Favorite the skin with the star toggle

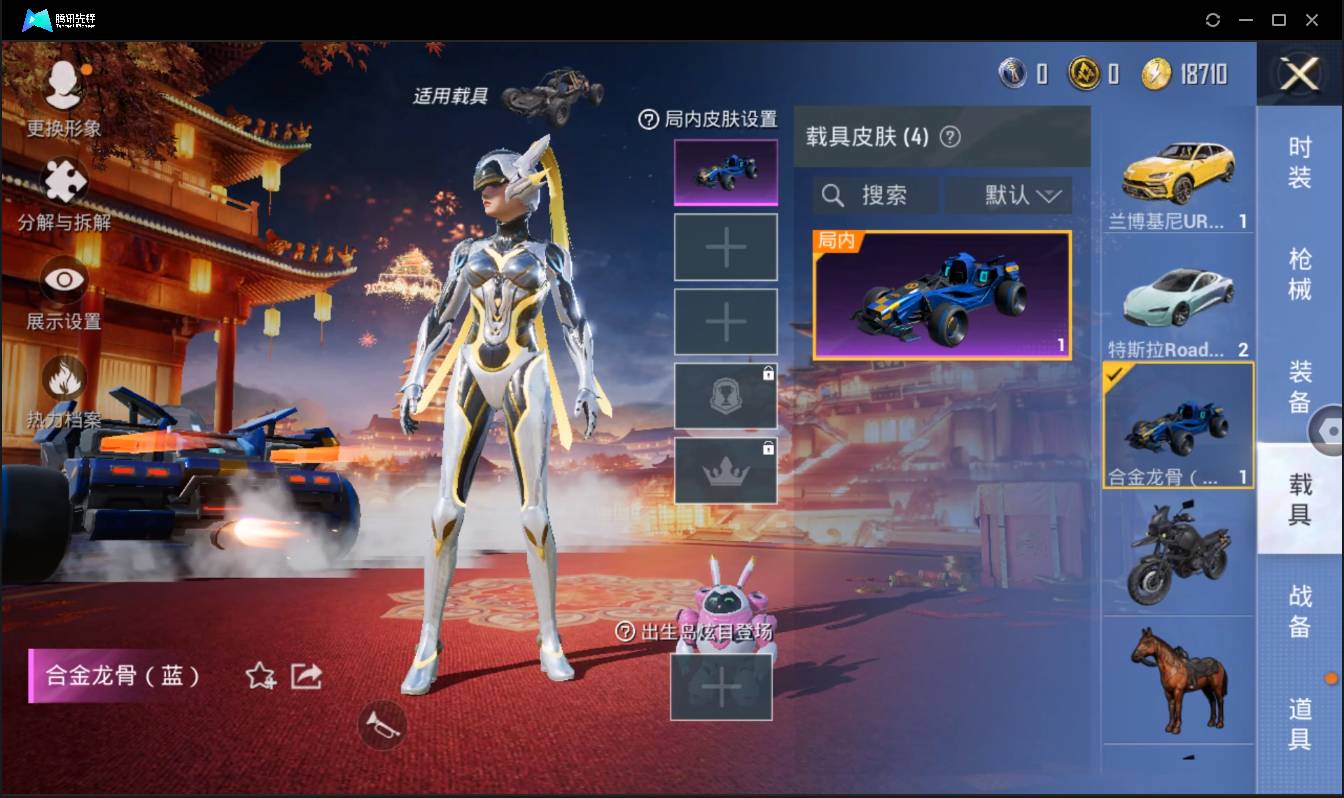258,676
